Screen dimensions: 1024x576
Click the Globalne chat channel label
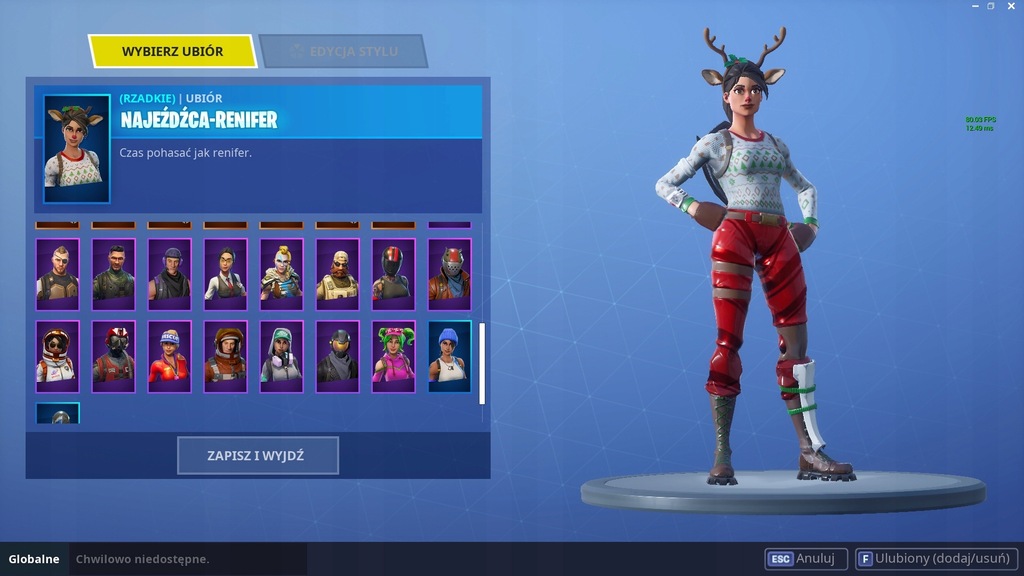pos(34,559)
